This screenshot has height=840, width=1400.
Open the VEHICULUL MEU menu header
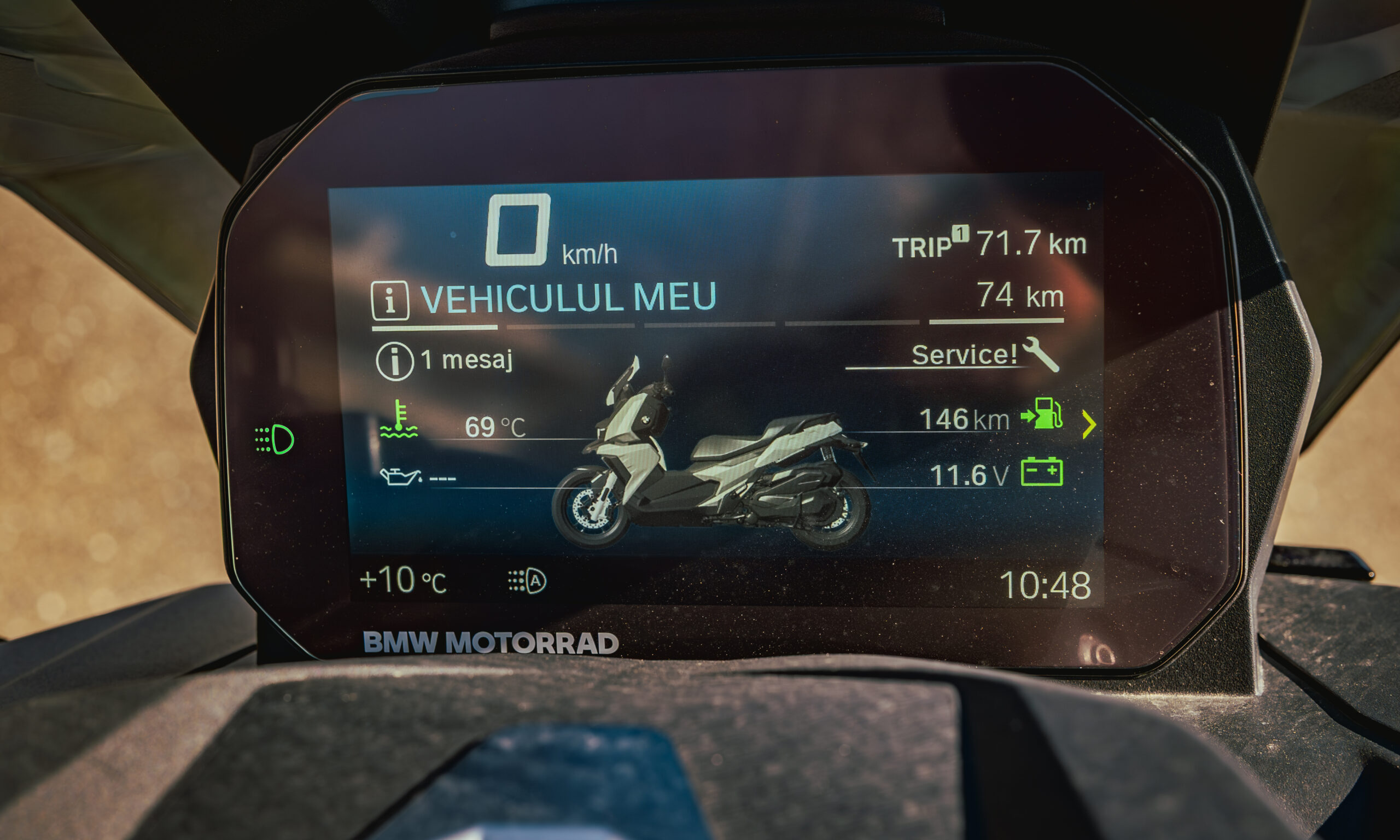tap(568, 297)
